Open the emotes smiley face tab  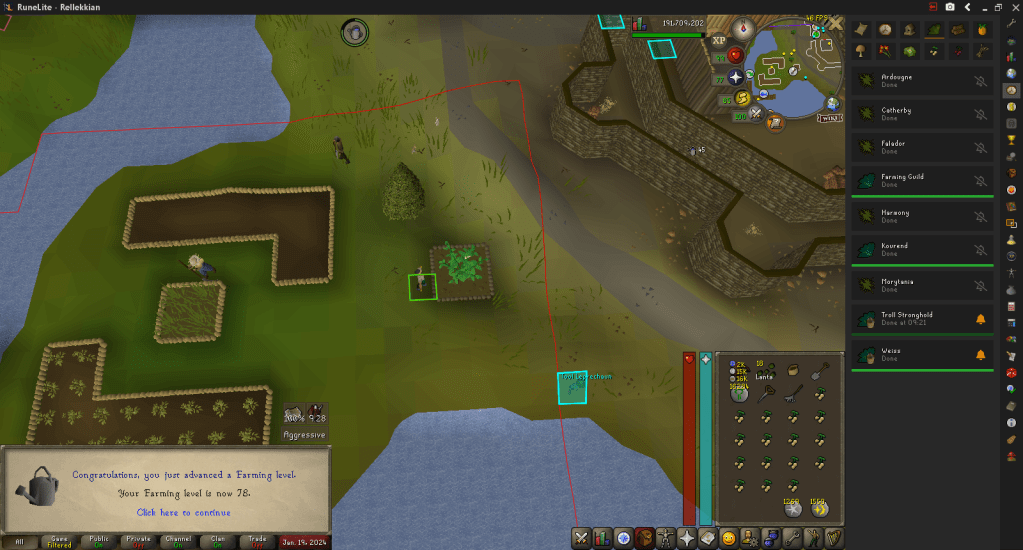coord(729,538)
